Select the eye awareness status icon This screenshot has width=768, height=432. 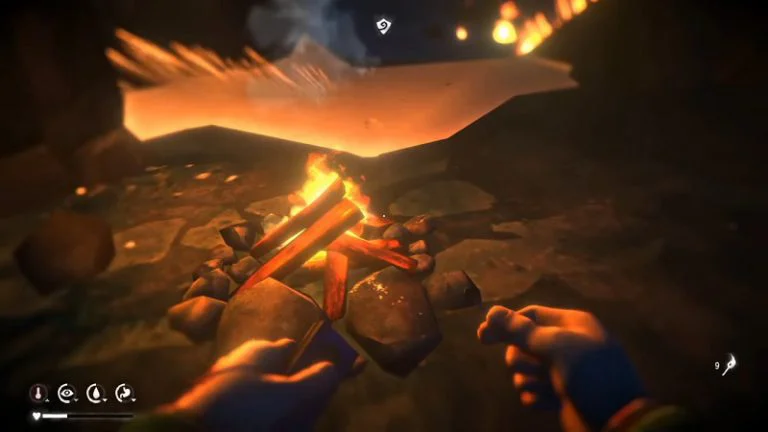click(67, 393)
